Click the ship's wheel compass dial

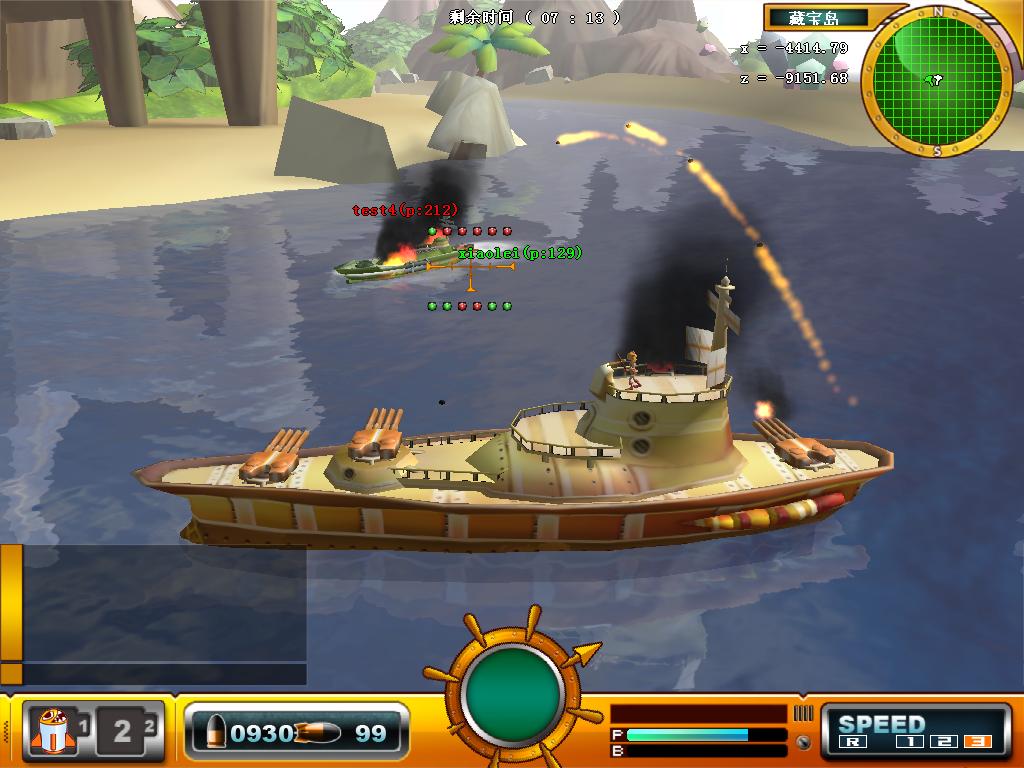514,689
